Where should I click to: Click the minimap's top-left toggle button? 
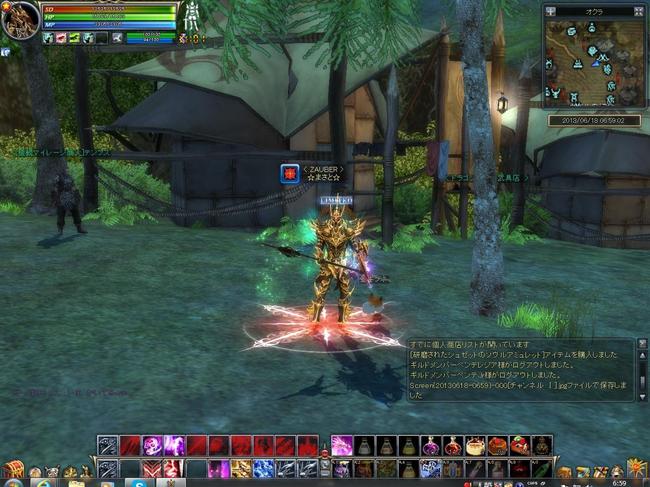549,10
